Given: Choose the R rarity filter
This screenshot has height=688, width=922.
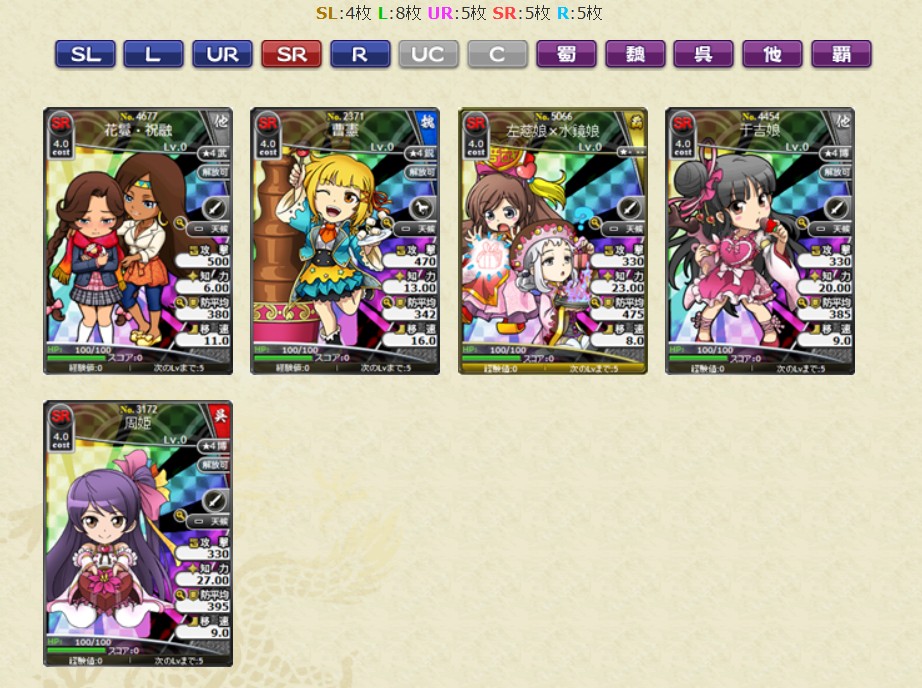Looking at the screenshot, I should pos(360,55).
